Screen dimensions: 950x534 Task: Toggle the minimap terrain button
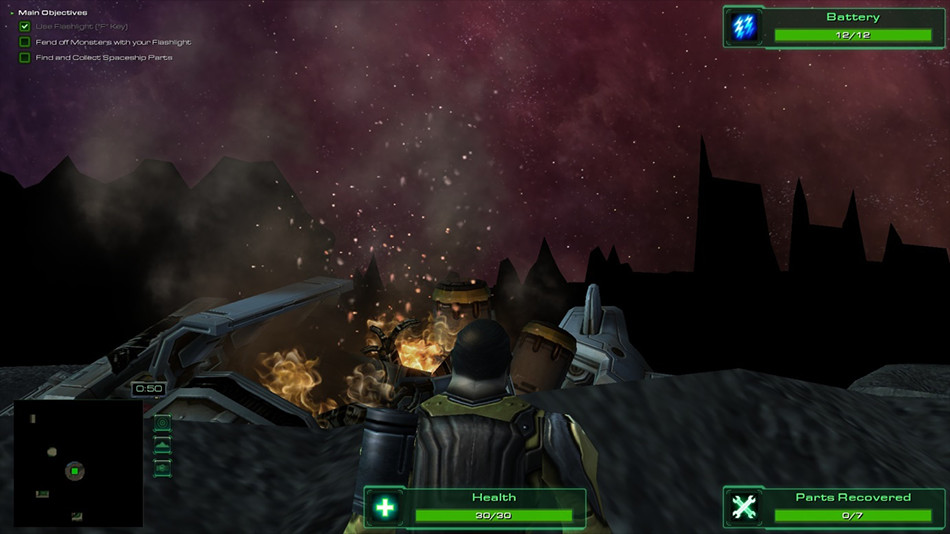pyautogui.click(x=162, y=446)
